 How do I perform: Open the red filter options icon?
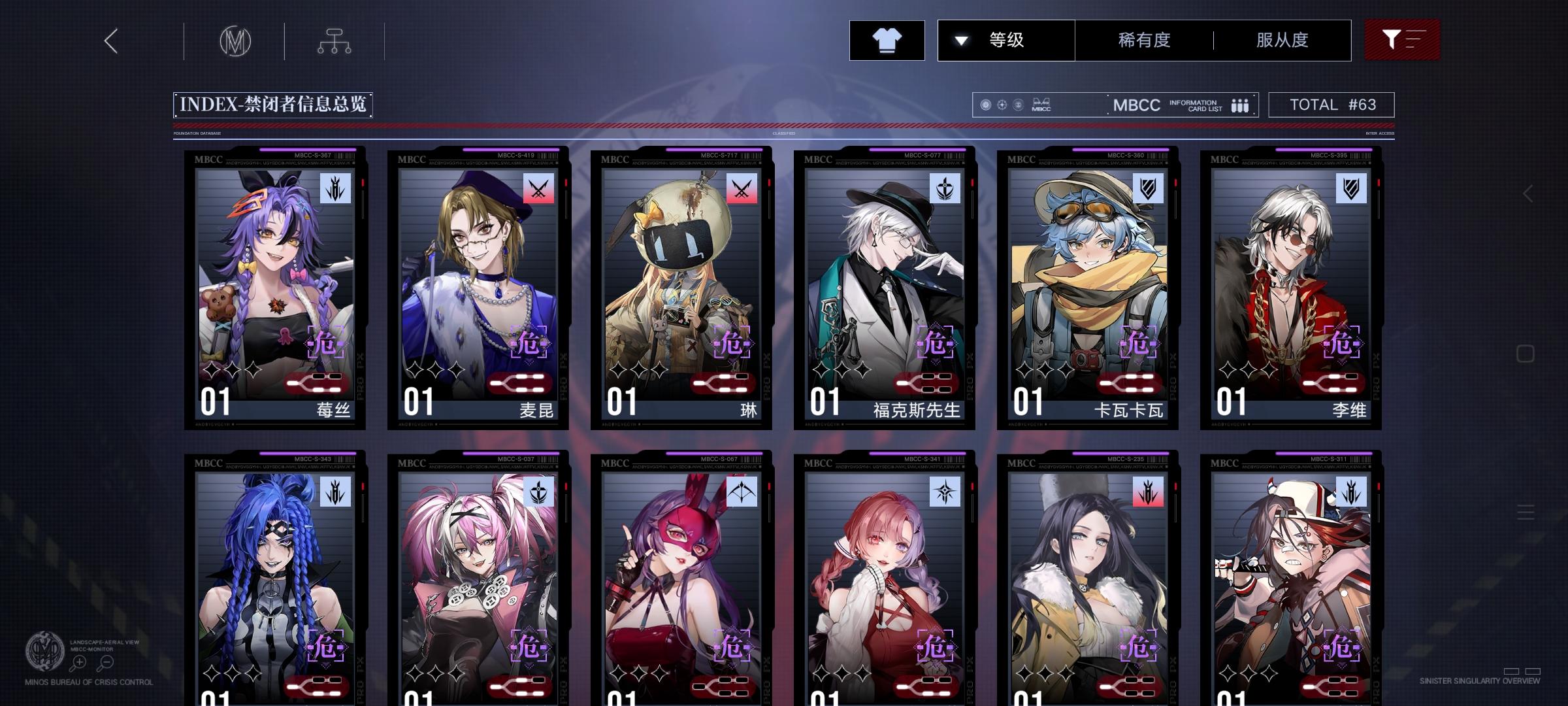[x=1401, y=40]
